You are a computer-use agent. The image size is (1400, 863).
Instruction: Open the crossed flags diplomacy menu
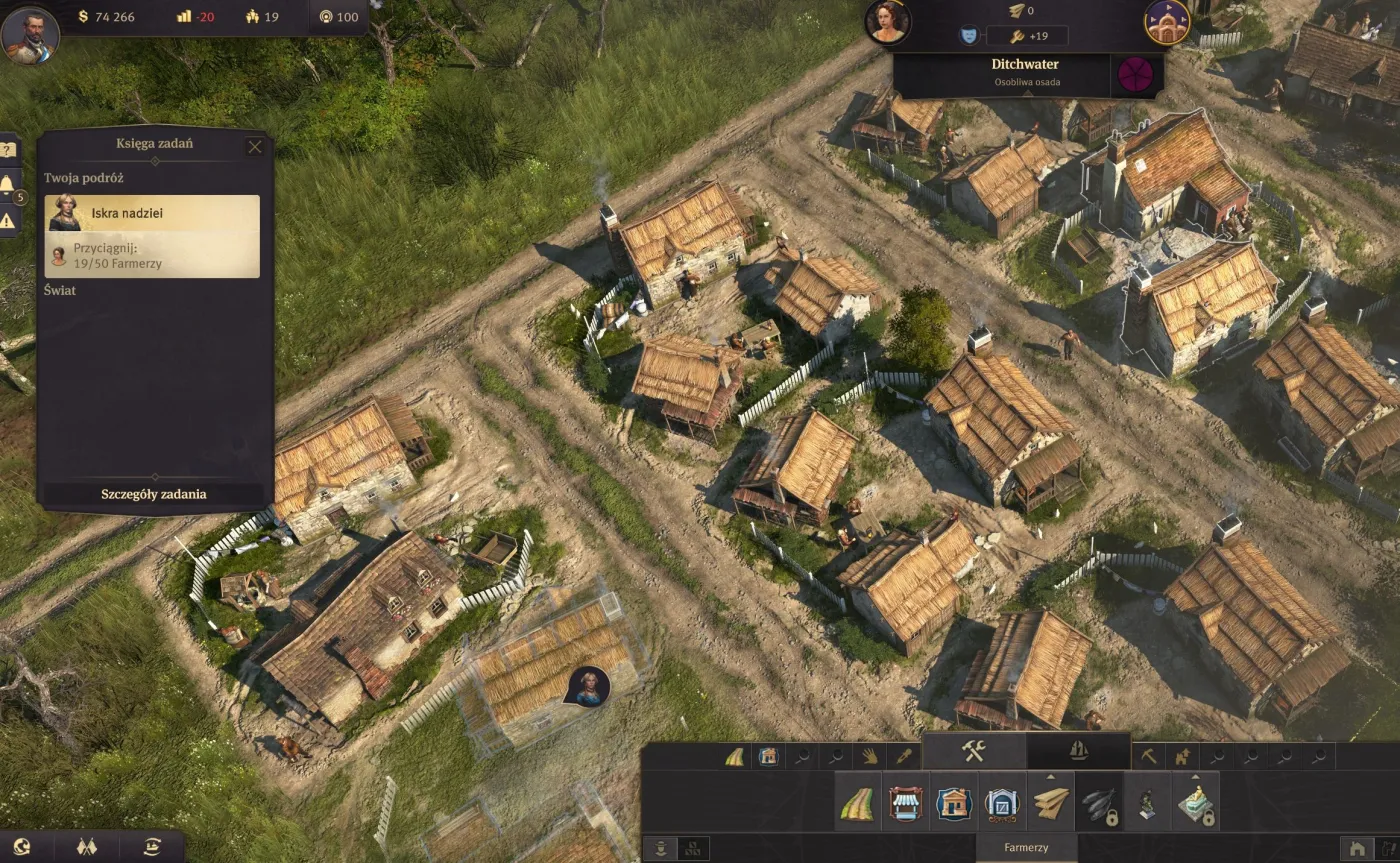coord(87,847)
